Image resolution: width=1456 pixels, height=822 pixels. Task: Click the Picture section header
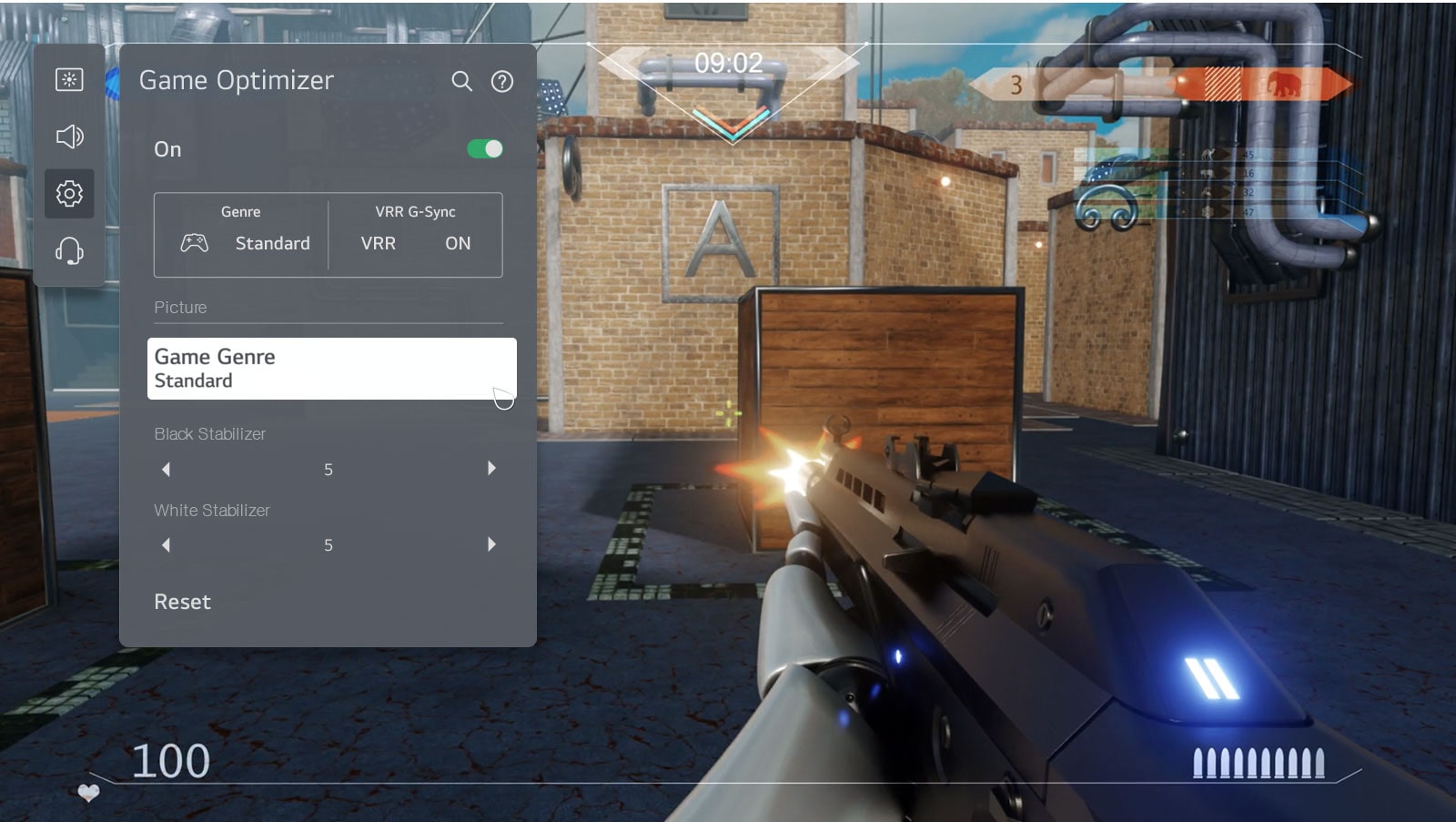(180, 307)
